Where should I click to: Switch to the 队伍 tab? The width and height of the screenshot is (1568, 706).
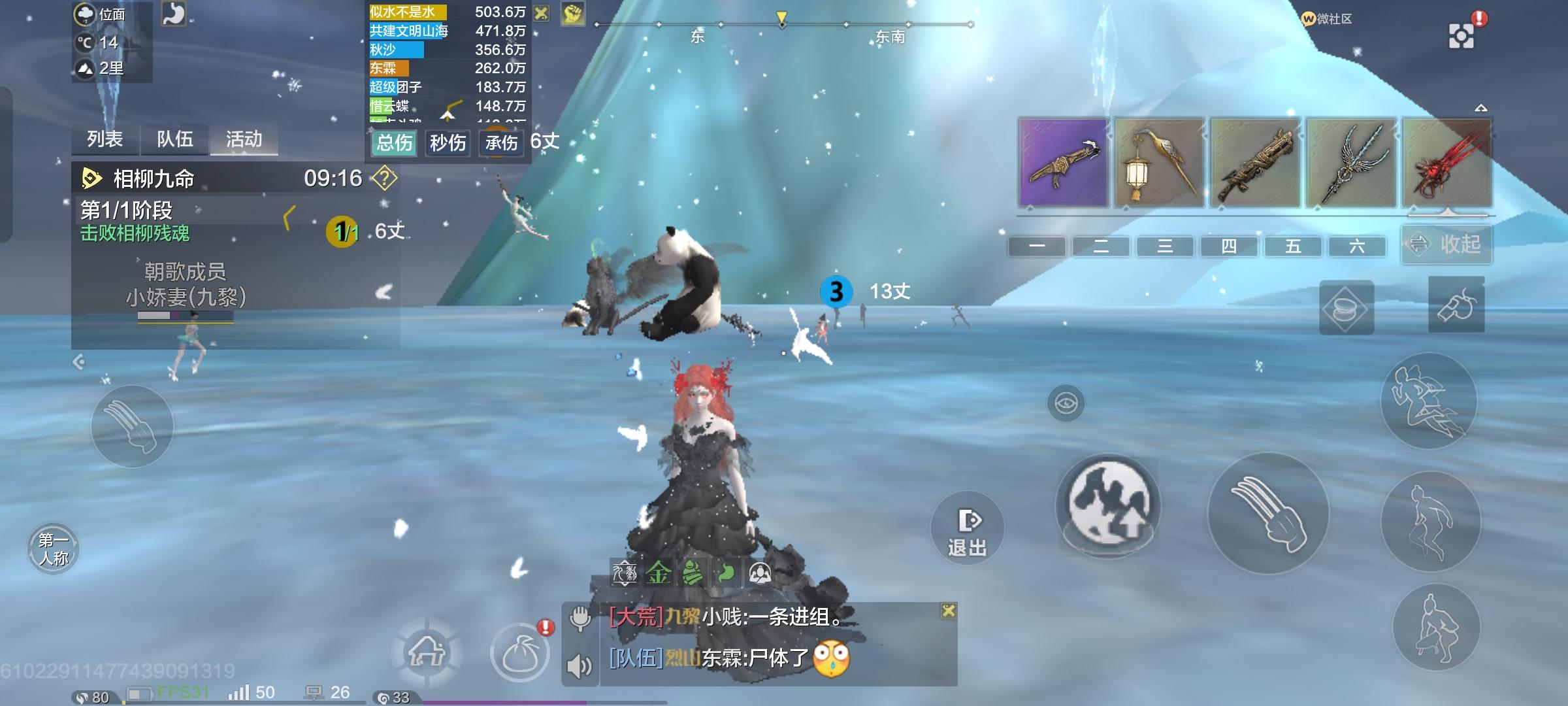174,141
